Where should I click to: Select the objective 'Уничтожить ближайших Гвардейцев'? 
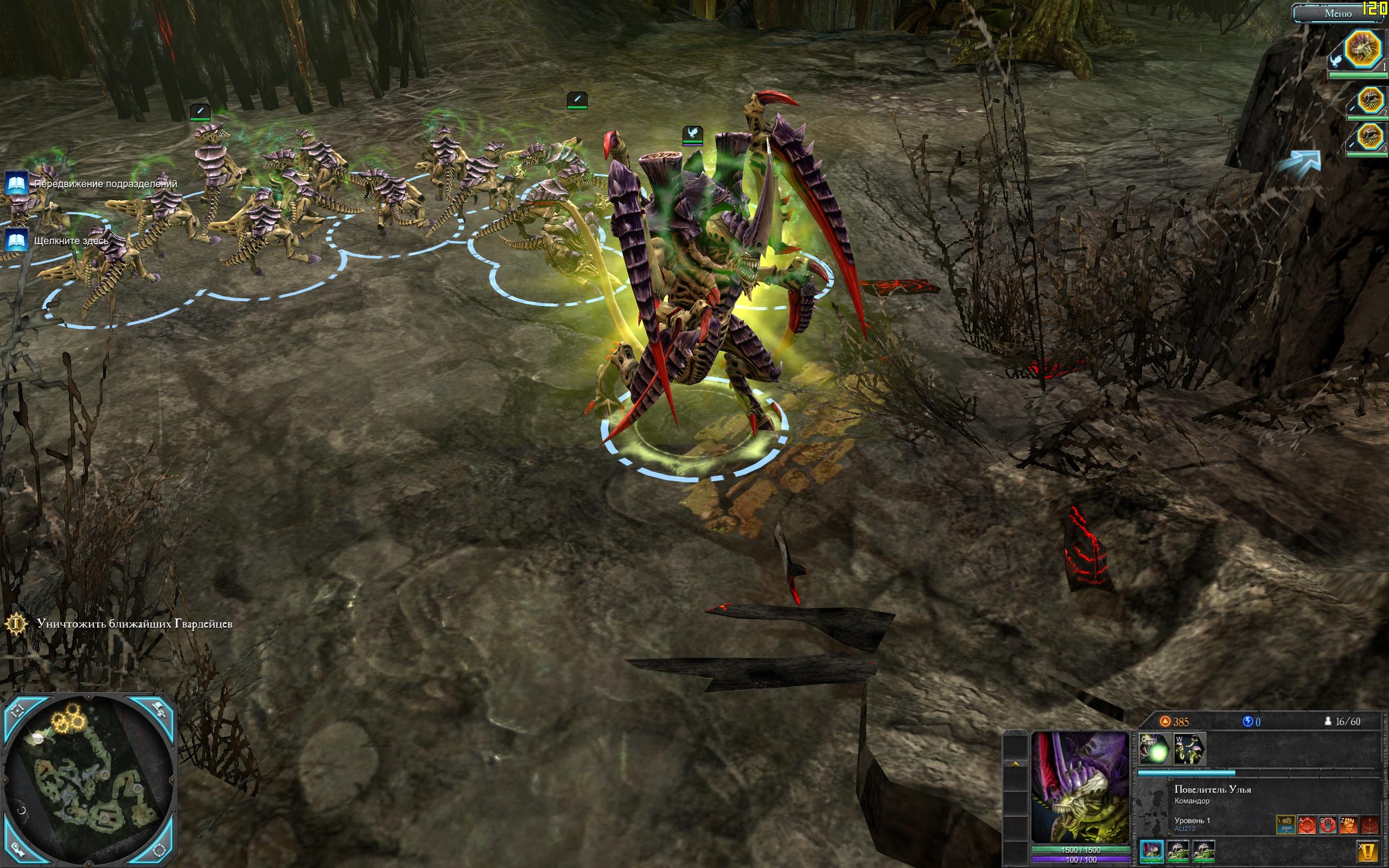click(135, 623)
